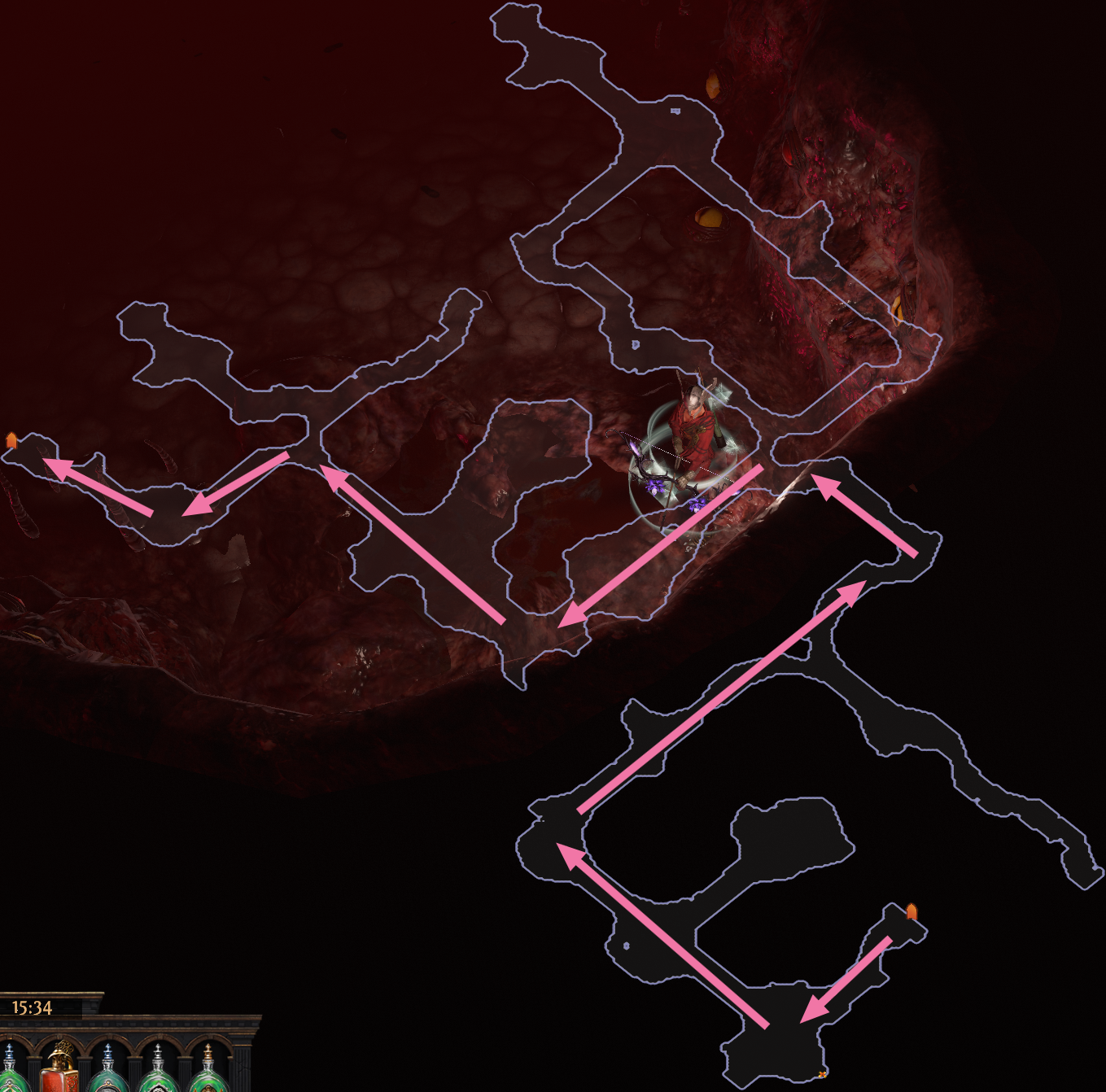Screen dimensions: 1106x1092
Task: Click the 15:34 timer display
Action: pos(33,1008)
